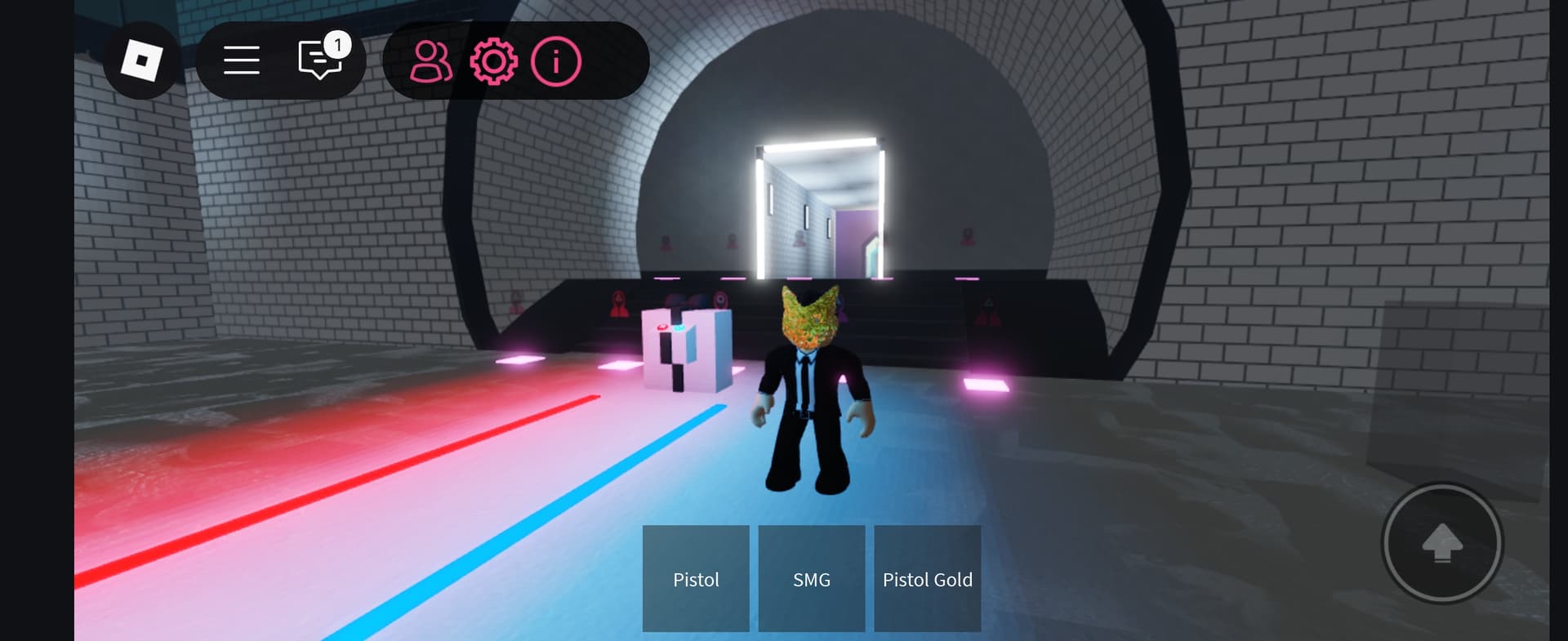This screenshot has width=1568, height=641.
Task: Toggle the in-game settings menu
Action: pyautogui.click(x=493, y=61)
